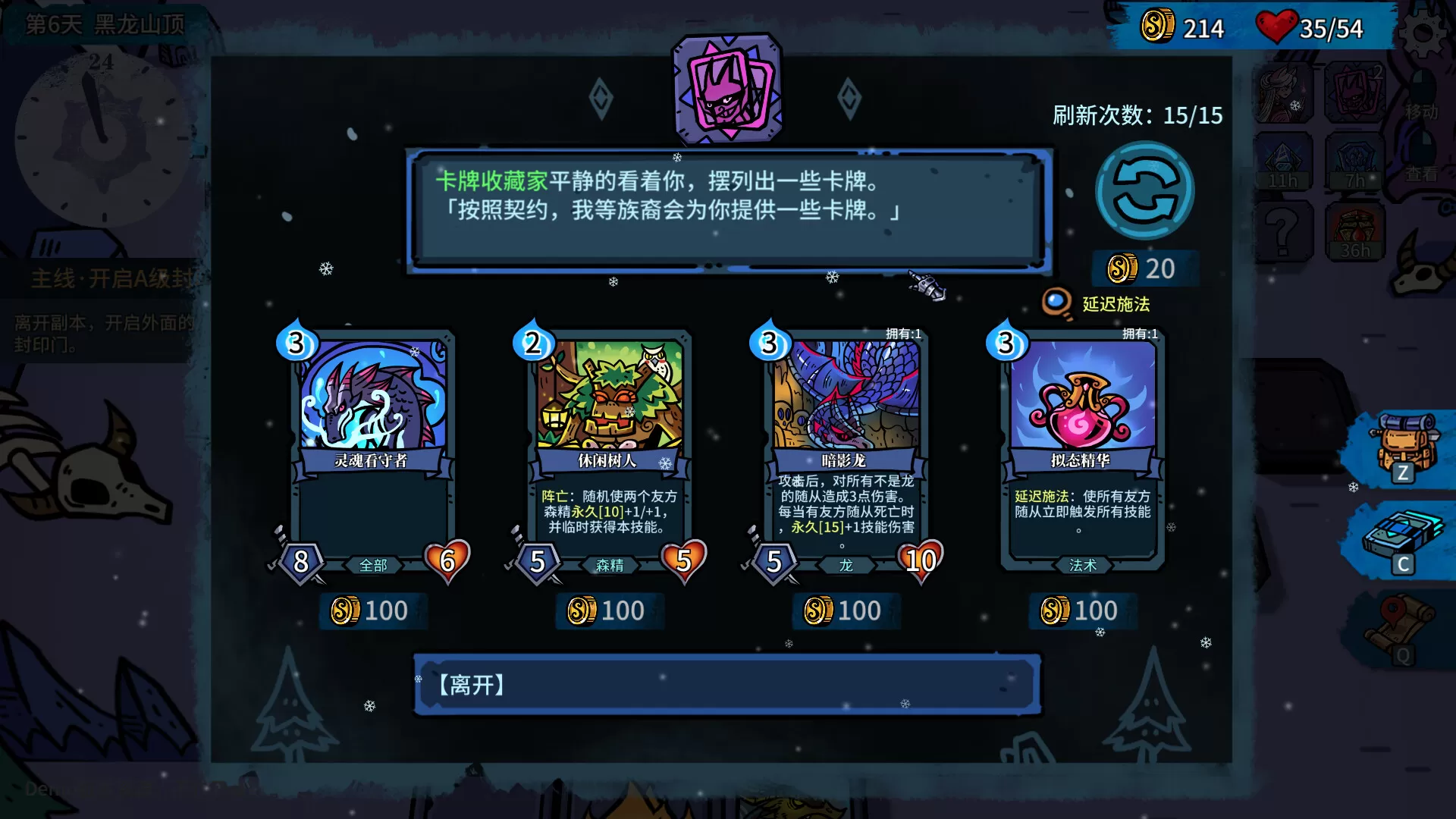The width and height of the screenshot is (1456, 819).
Task: Click the 【离开】 leave button
Action: (x=728, y=683)
